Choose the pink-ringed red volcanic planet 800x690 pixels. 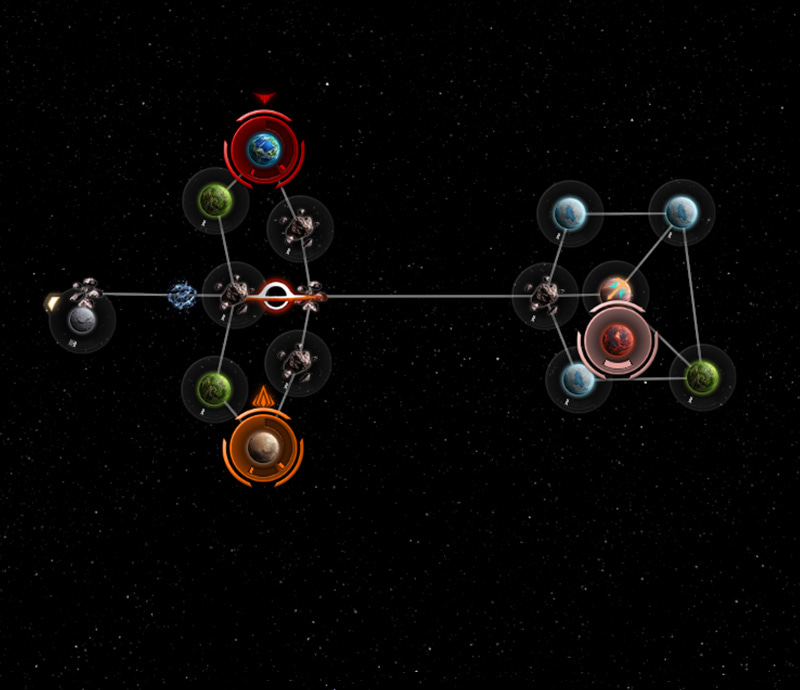[618, 340]
